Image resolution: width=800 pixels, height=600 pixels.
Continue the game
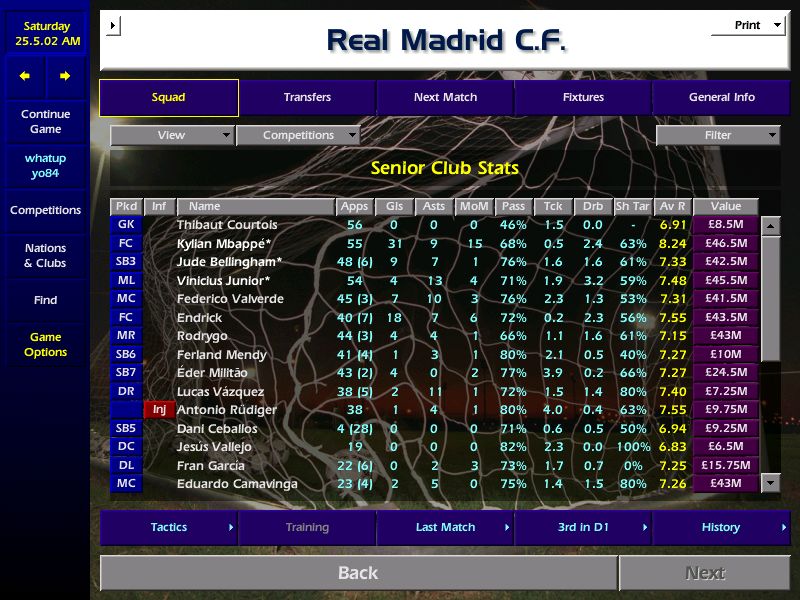tap(45, 121)
